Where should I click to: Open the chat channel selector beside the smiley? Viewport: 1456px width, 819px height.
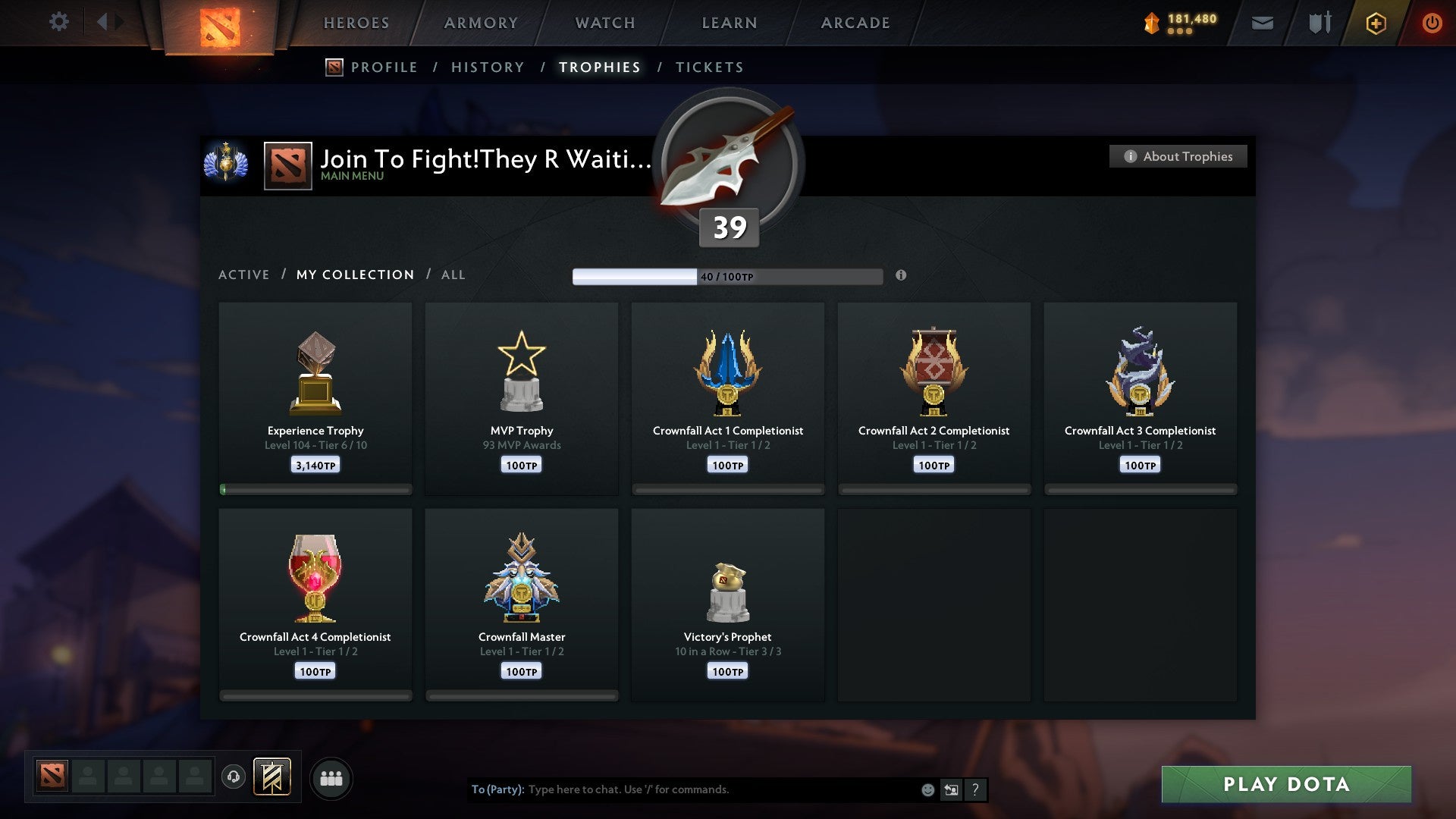[951, 789]
